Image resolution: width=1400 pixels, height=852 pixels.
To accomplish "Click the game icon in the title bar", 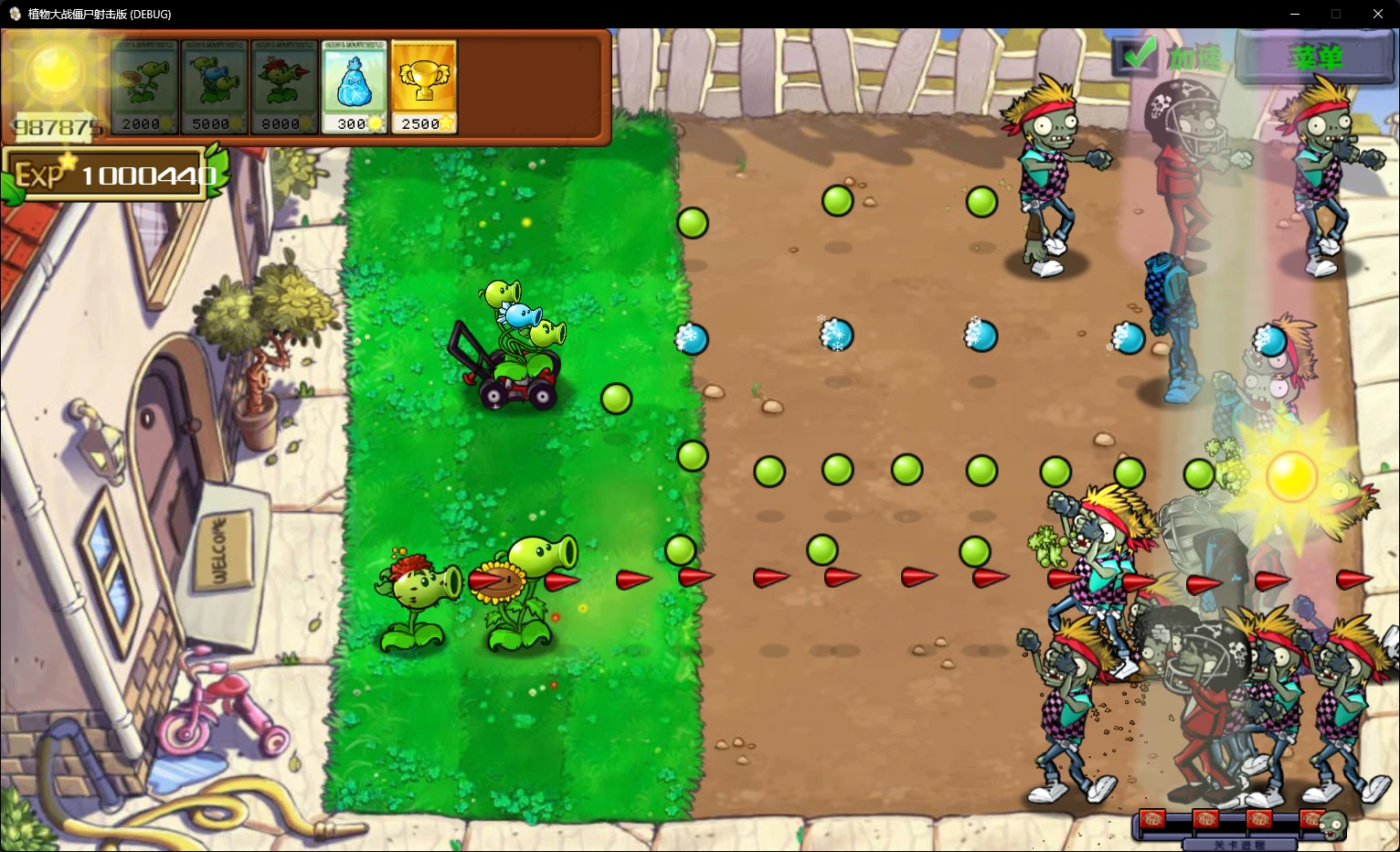I will point(13,14).
